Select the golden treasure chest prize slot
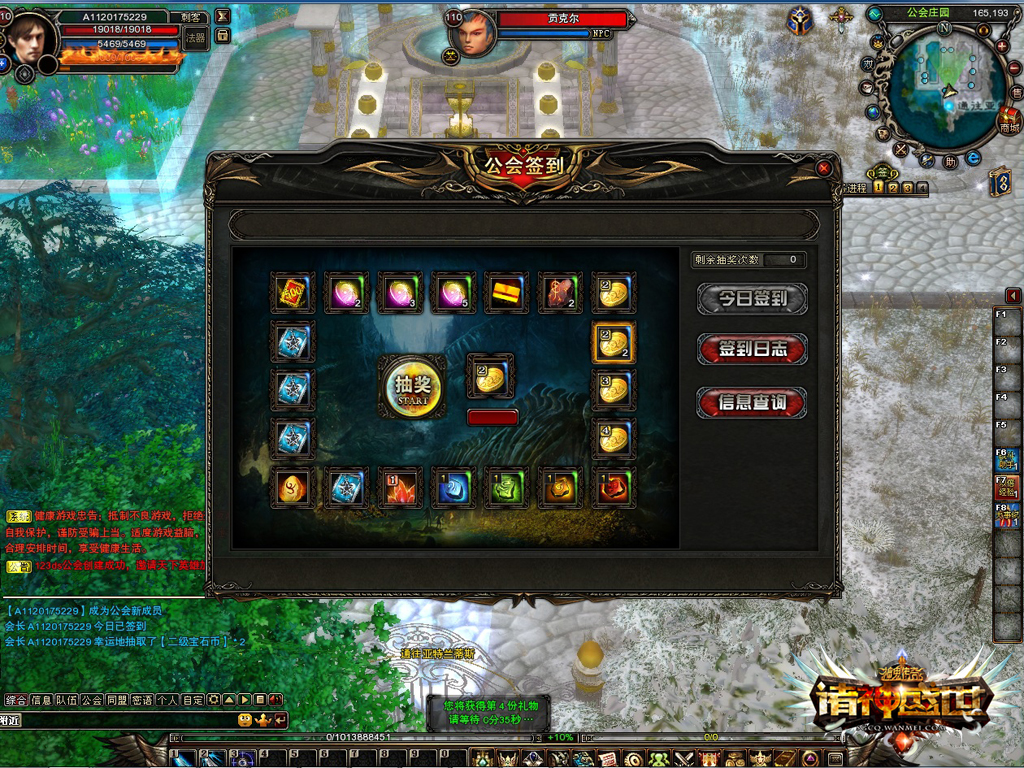Screen dimensions: 1024x768 tap(507, 293)
